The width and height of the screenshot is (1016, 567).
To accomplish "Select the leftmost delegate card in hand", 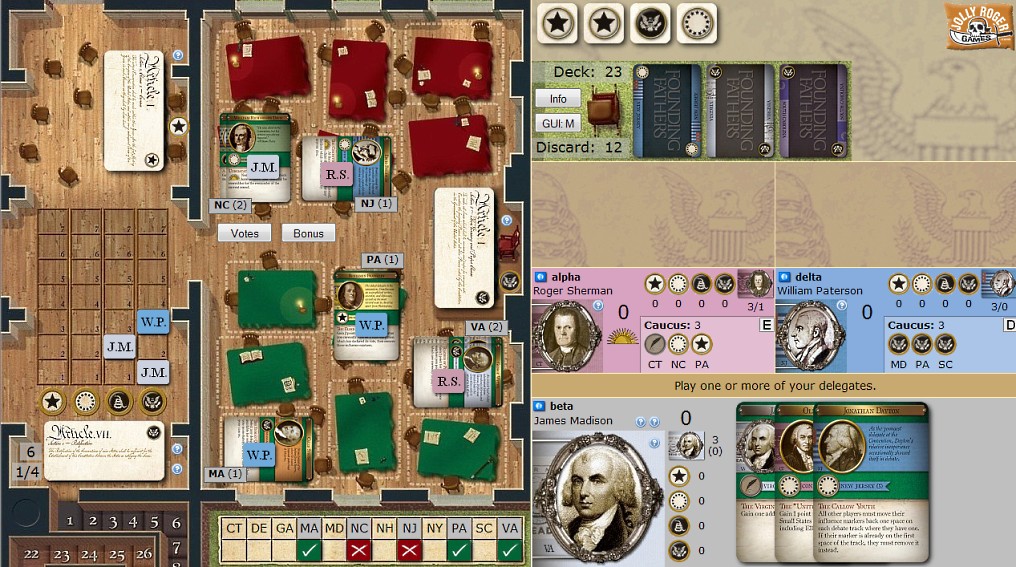I will pos(755,480).
